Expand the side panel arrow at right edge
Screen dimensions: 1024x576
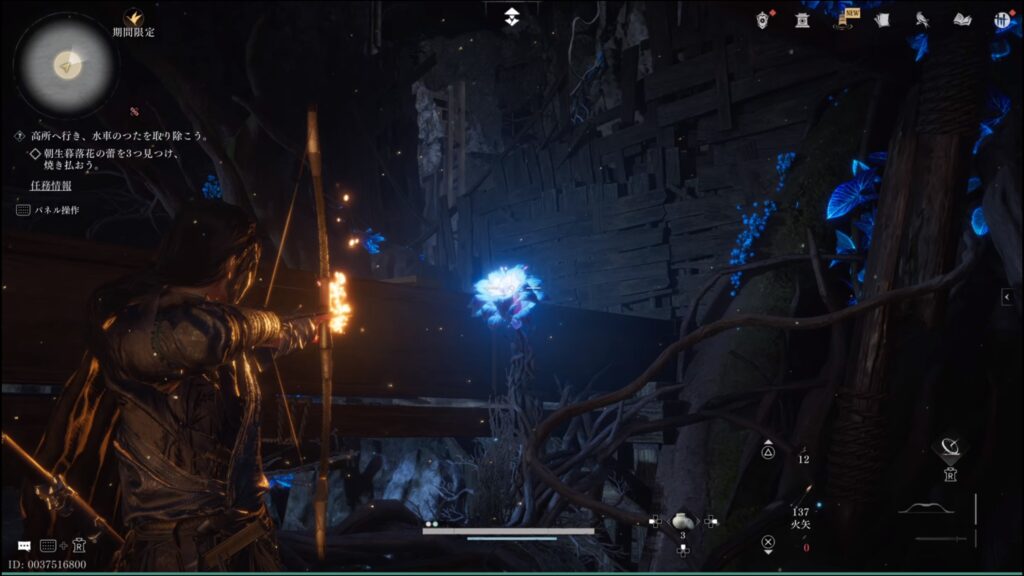point(1007,296)
